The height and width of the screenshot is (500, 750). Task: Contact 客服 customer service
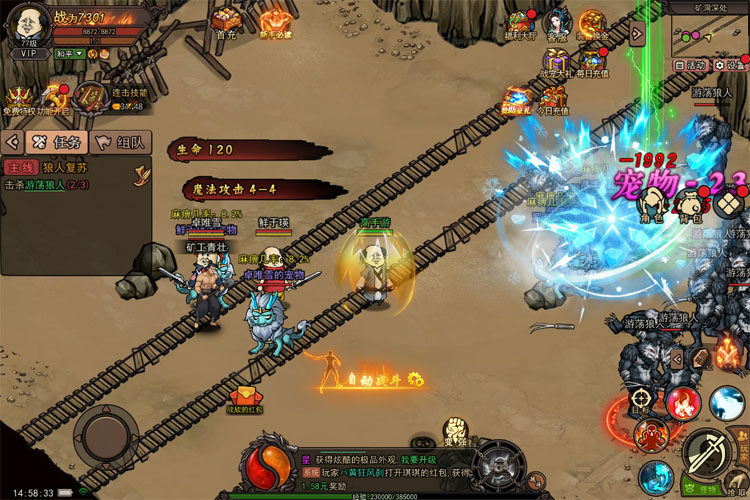(556, 24)
